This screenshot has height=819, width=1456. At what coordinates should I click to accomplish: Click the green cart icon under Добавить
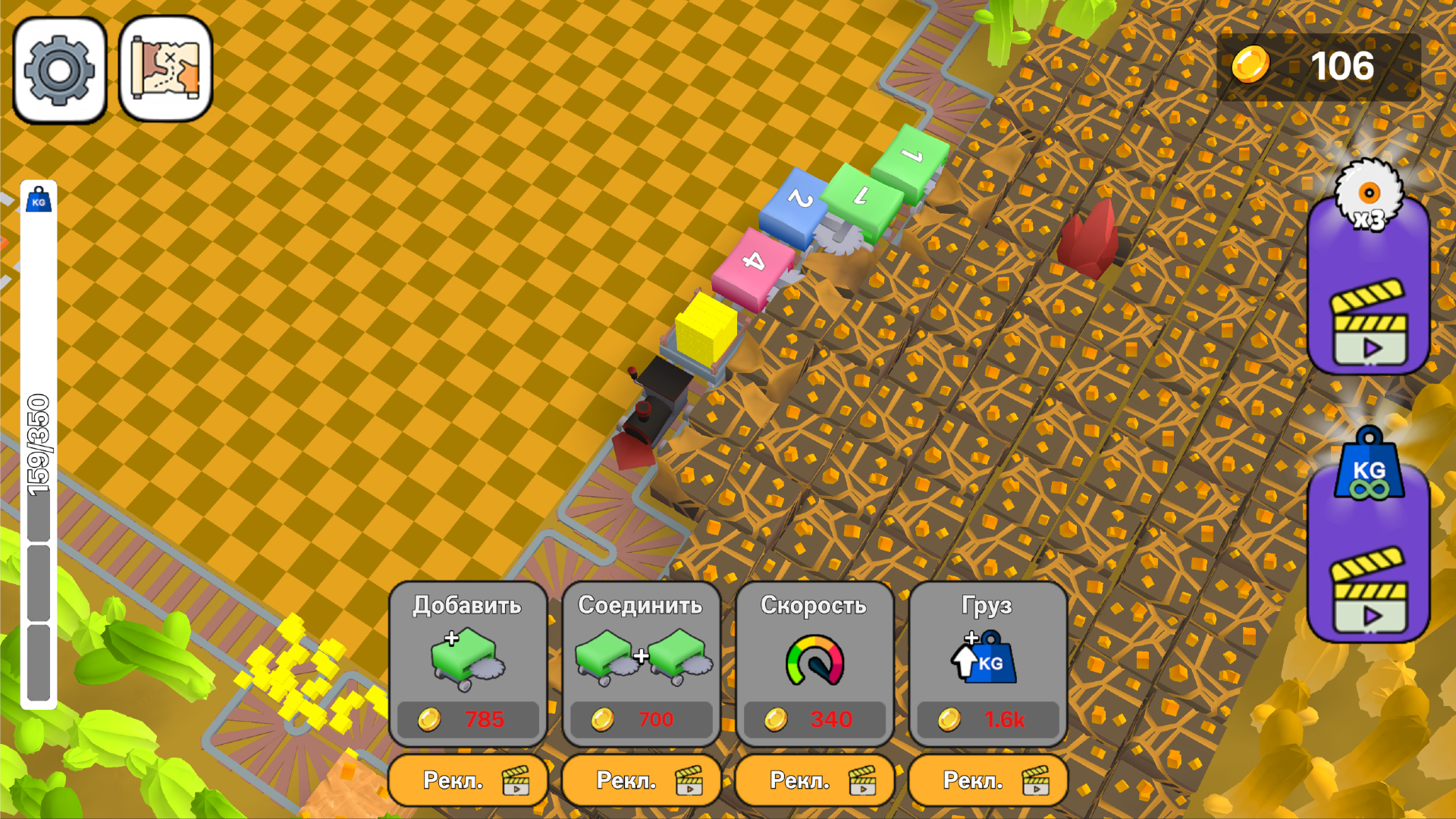pos(466,660)
